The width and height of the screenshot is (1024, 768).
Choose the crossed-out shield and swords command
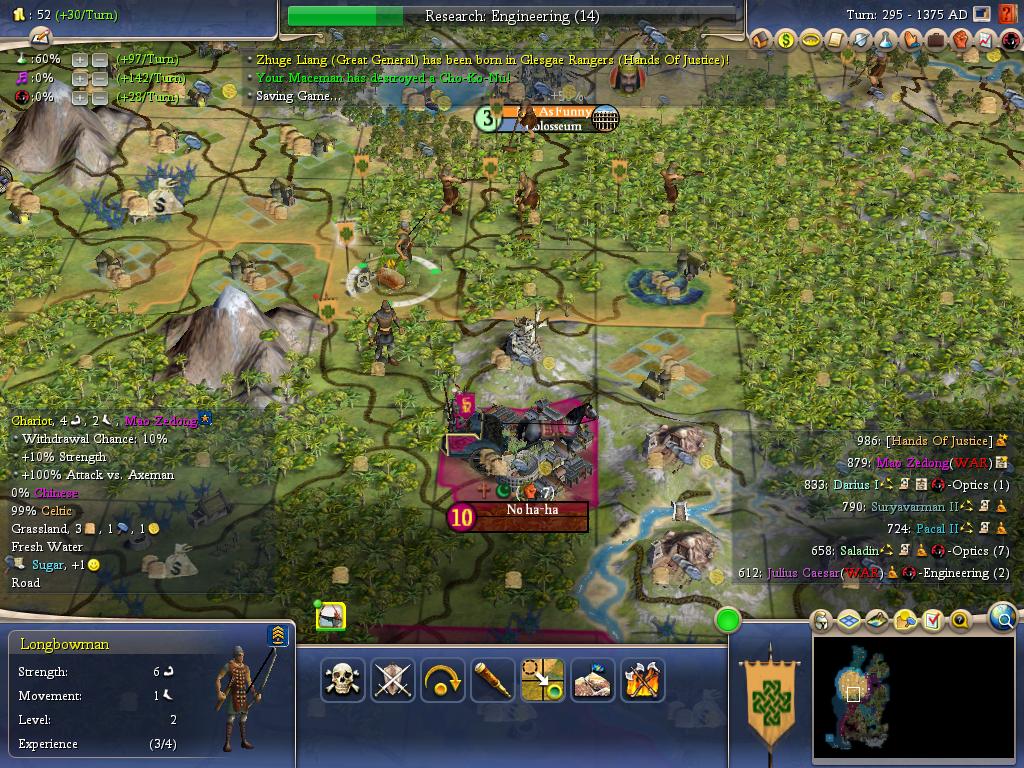click(392, 680)
